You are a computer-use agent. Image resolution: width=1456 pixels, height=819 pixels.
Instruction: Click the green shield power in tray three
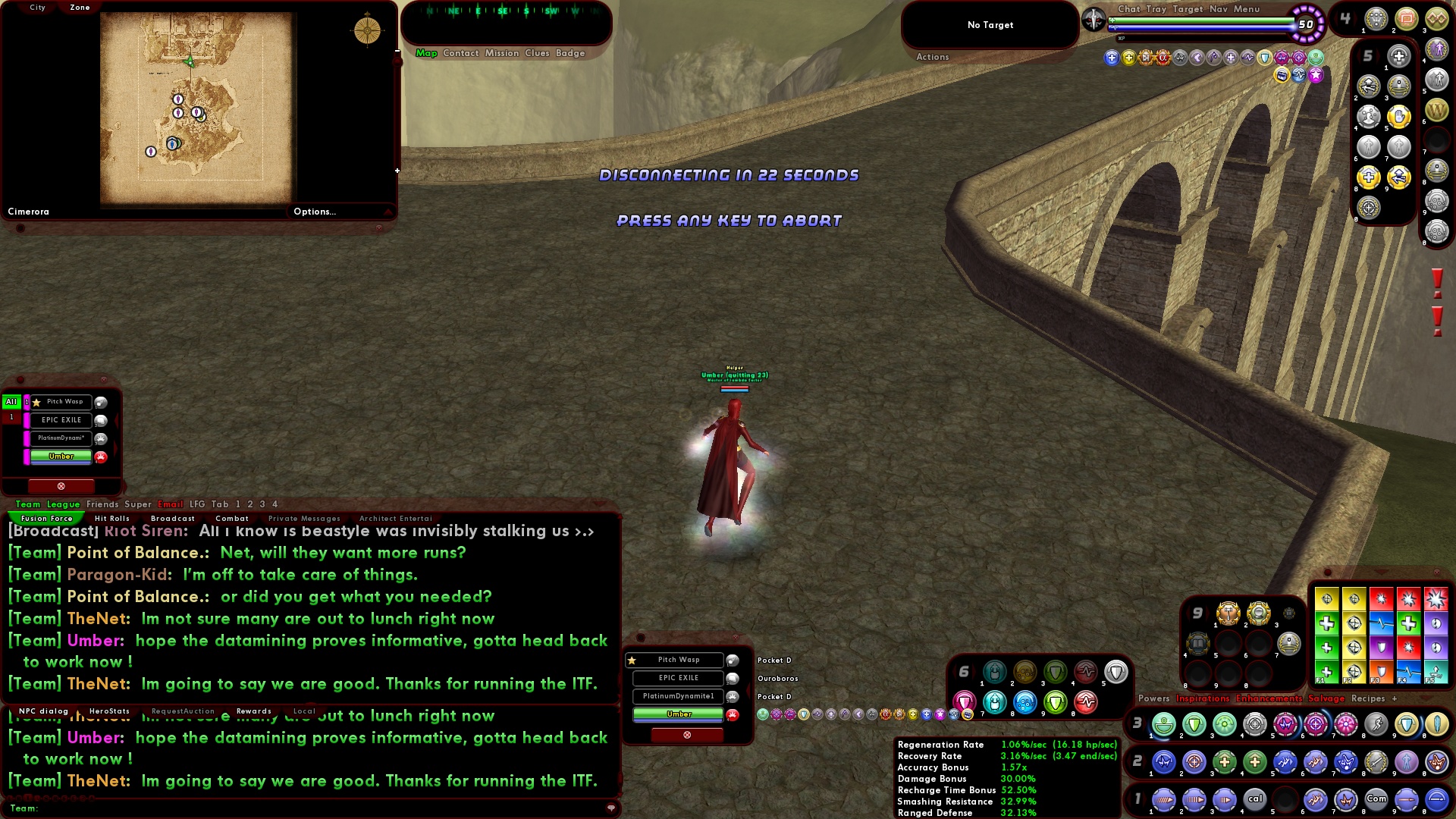[x=1192, y=724]
